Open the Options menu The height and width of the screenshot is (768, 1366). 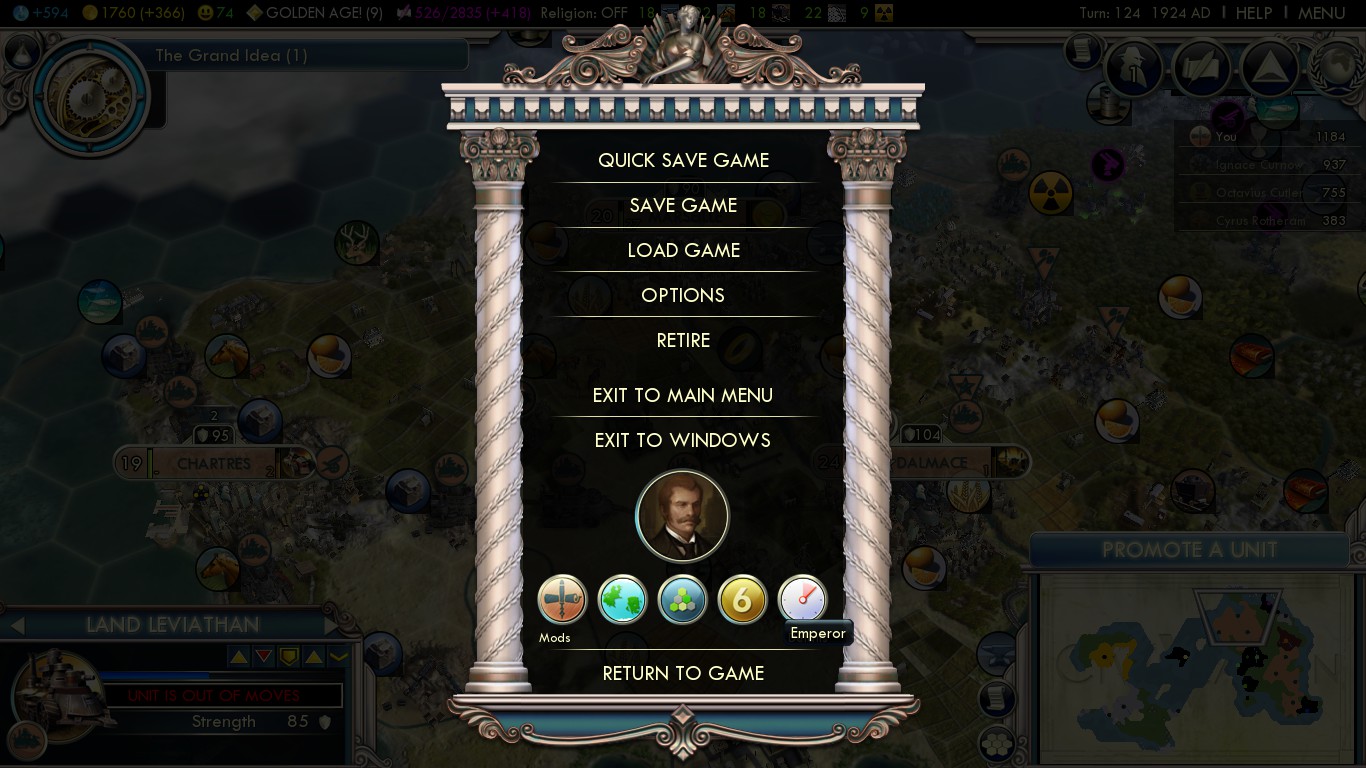click(683, 295)
